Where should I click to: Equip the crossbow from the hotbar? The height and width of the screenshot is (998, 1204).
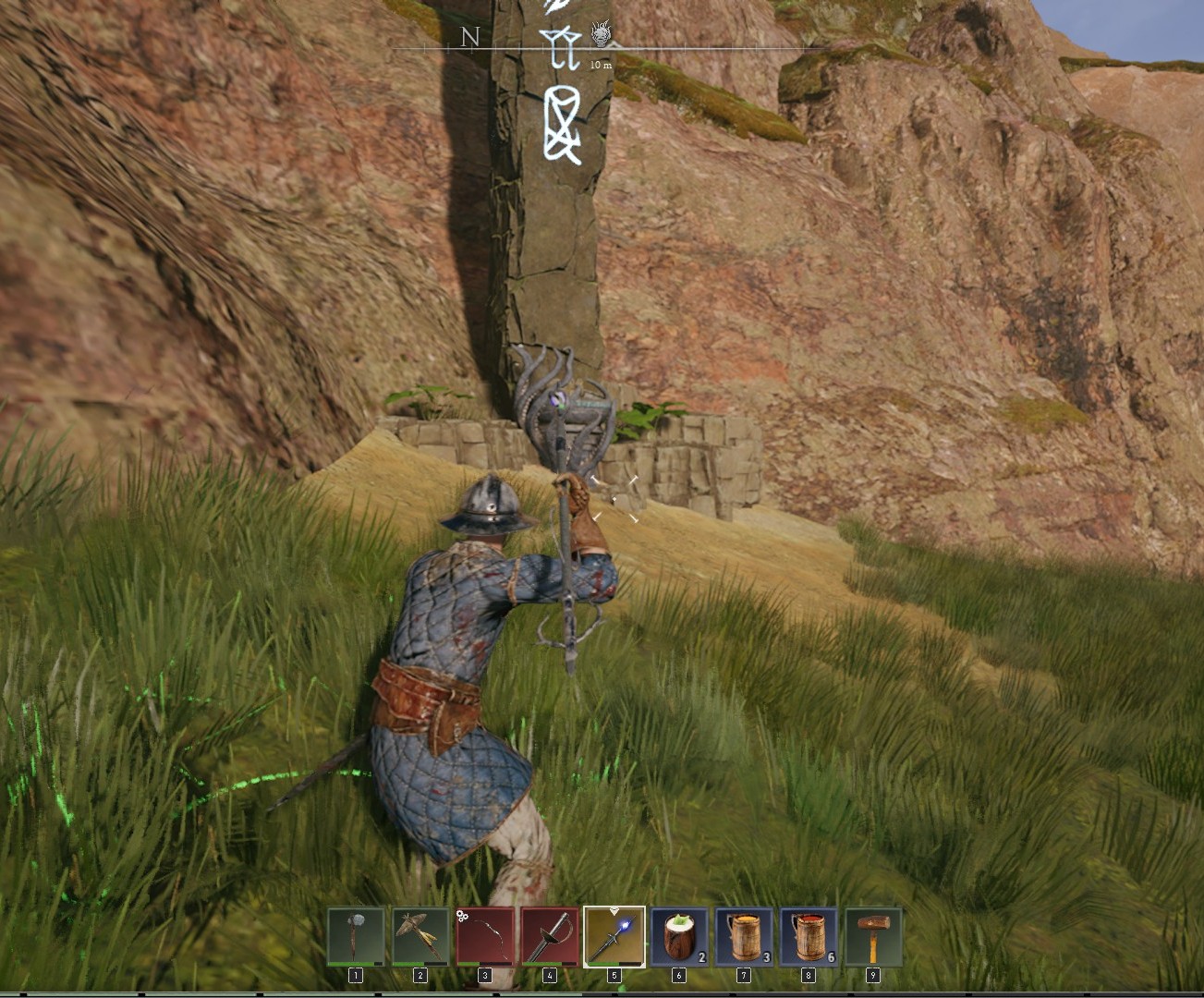tap(420, 937)
